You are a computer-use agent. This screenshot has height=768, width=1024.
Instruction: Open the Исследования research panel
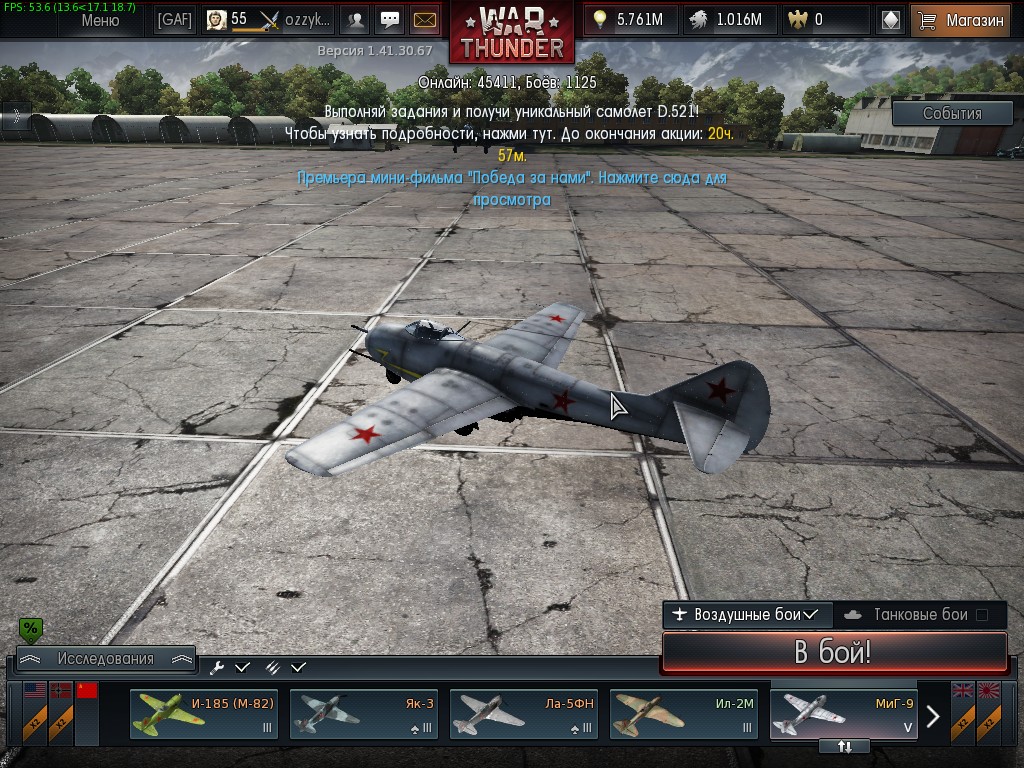(105, 659)
